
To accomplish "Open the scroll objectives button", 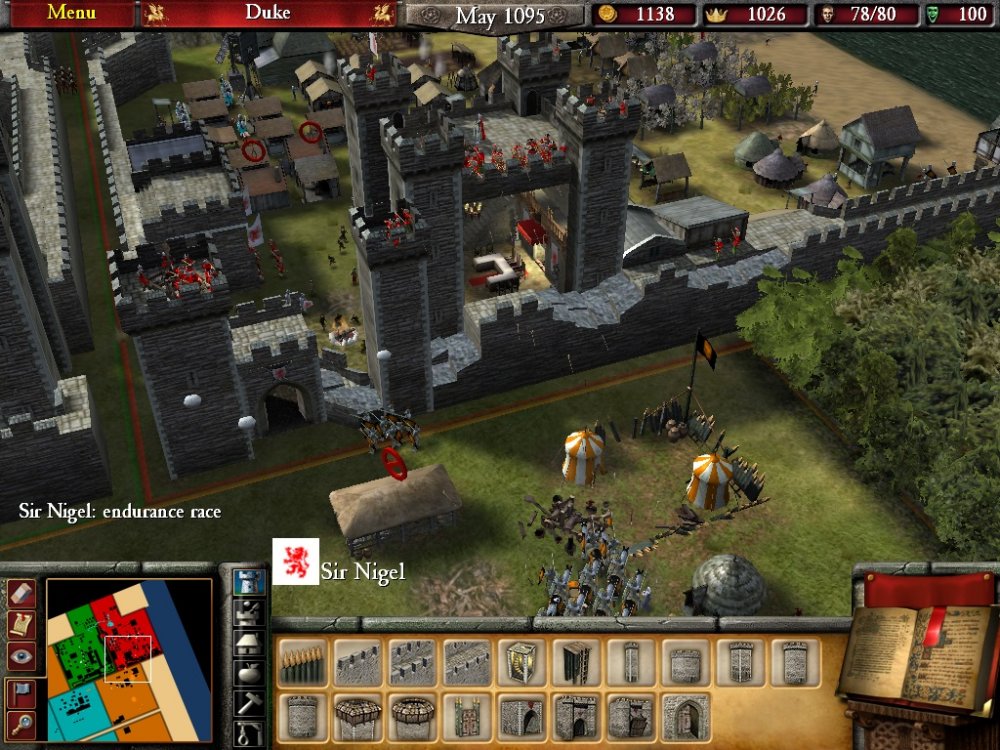I will coord(21,624).
